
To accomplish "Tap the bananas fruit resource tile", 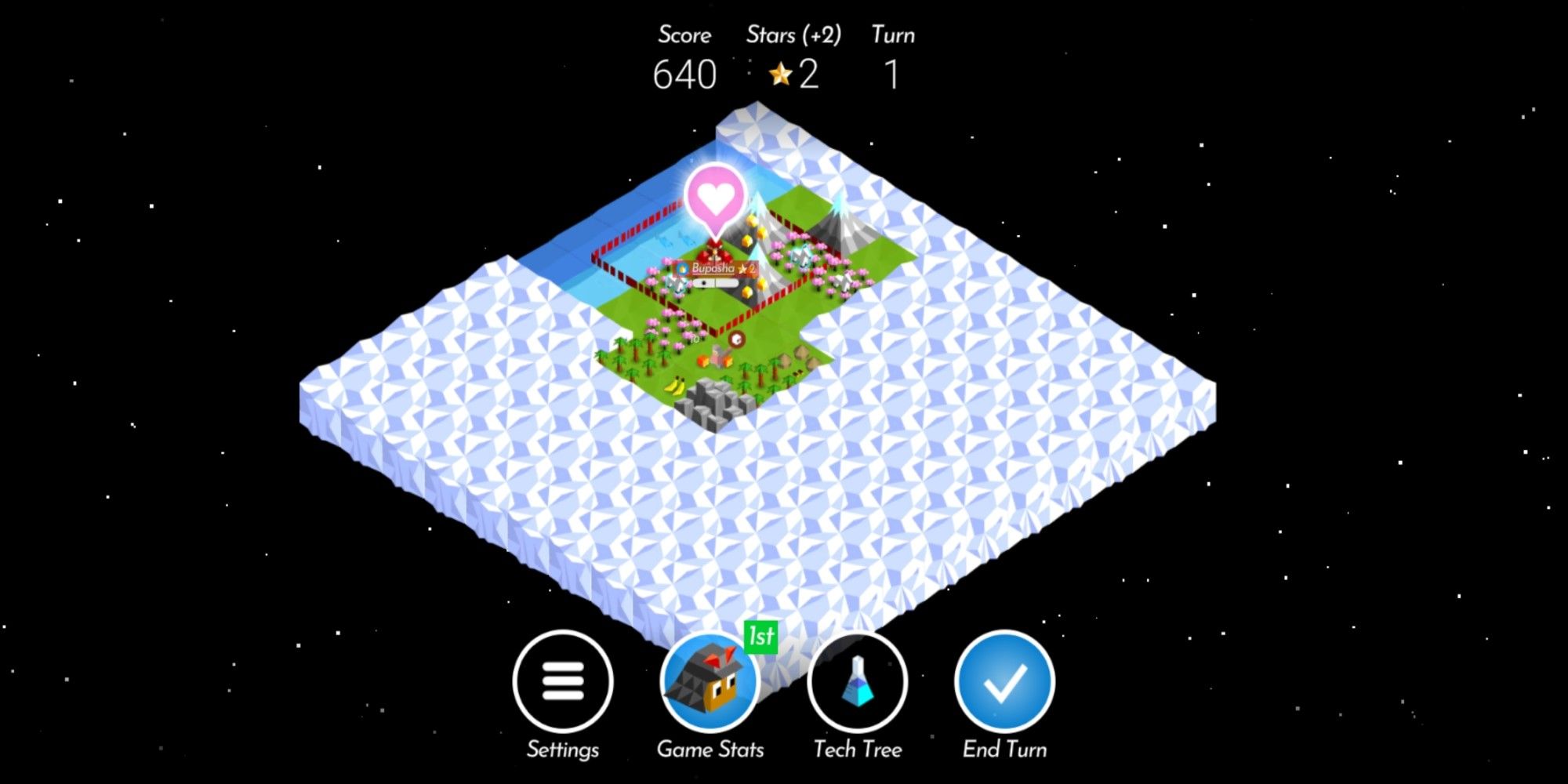I will 676,386.
